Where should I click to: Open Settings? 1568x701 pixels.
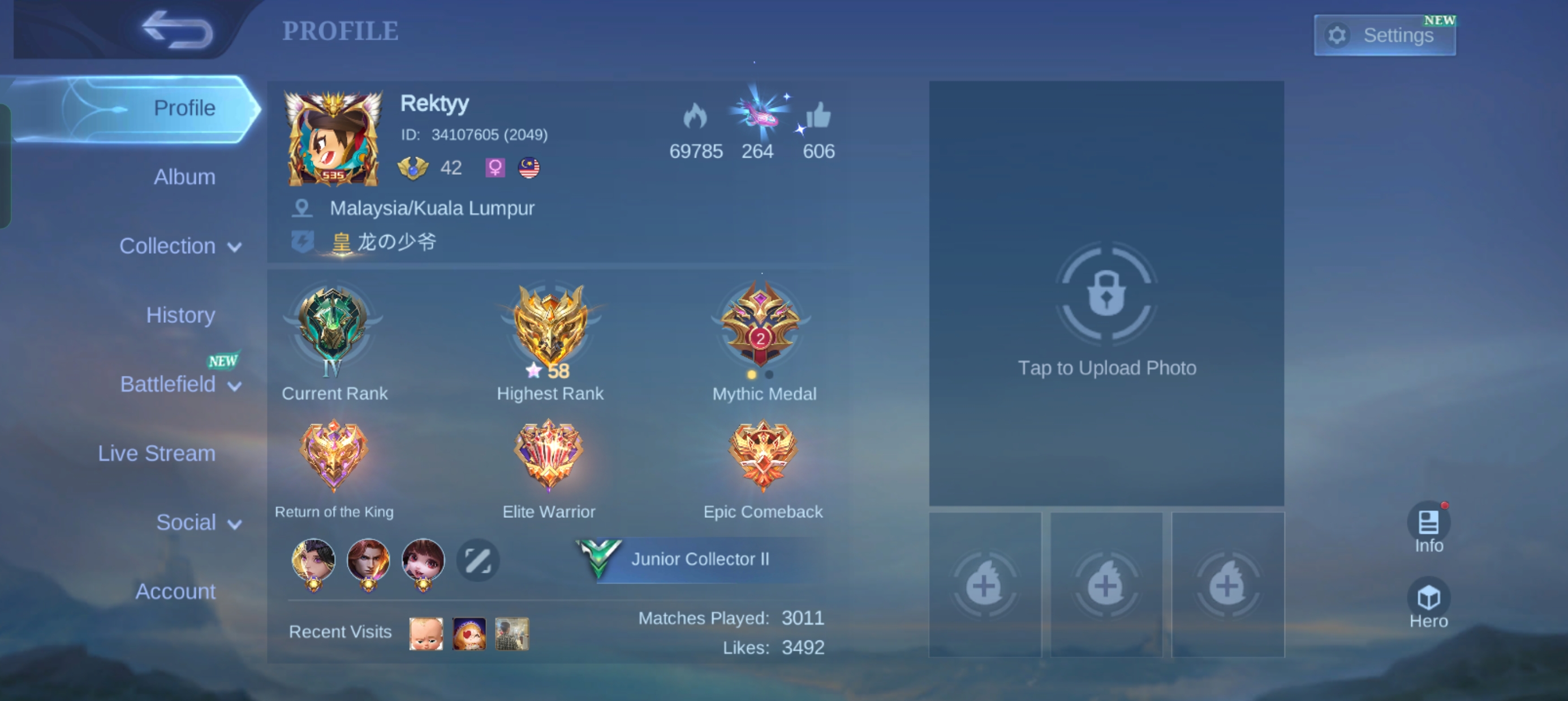click(x=1385, y=34)
